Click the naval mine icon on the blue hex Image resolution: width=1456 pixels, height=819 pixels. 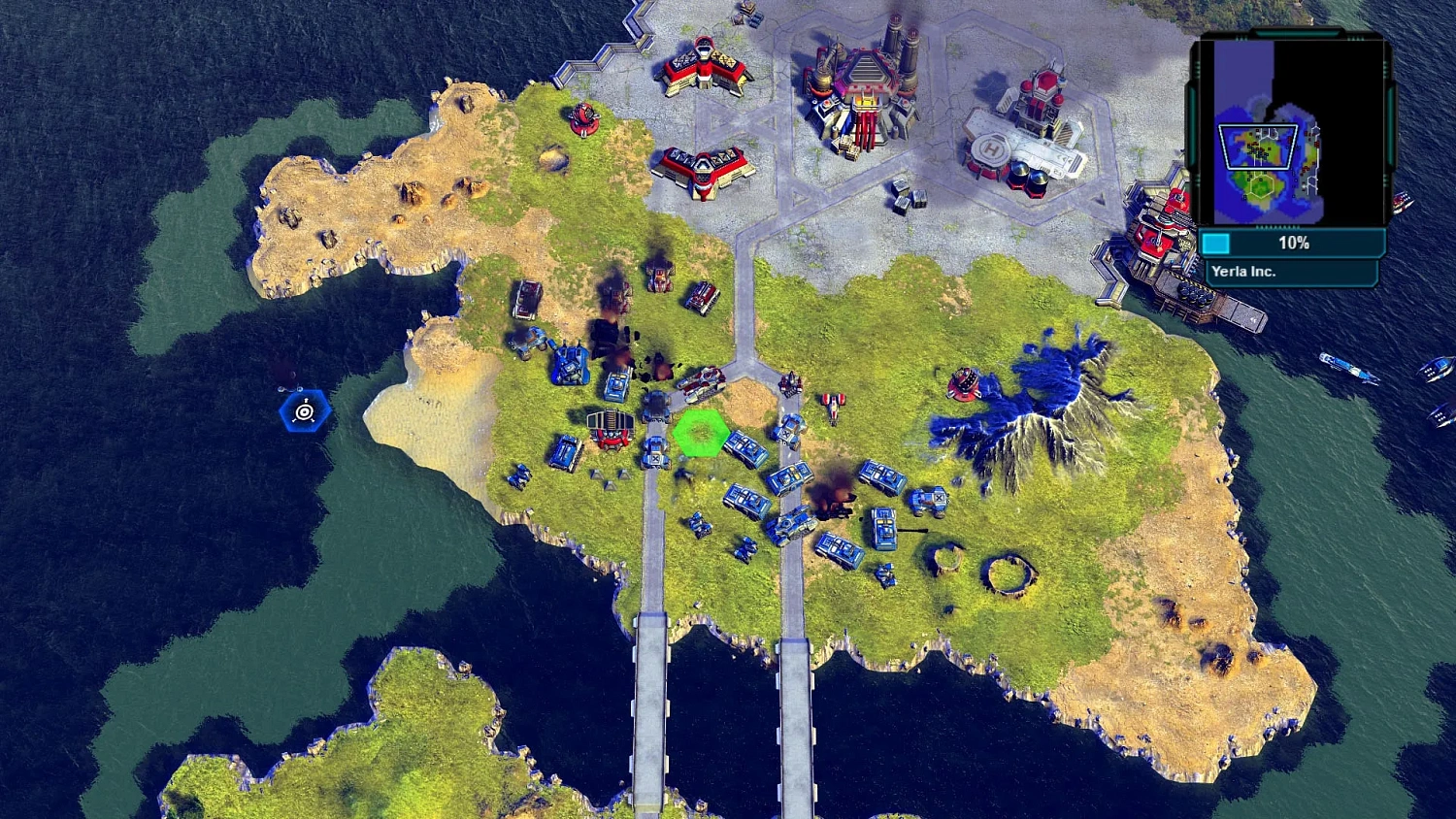[x=305, y=410]
